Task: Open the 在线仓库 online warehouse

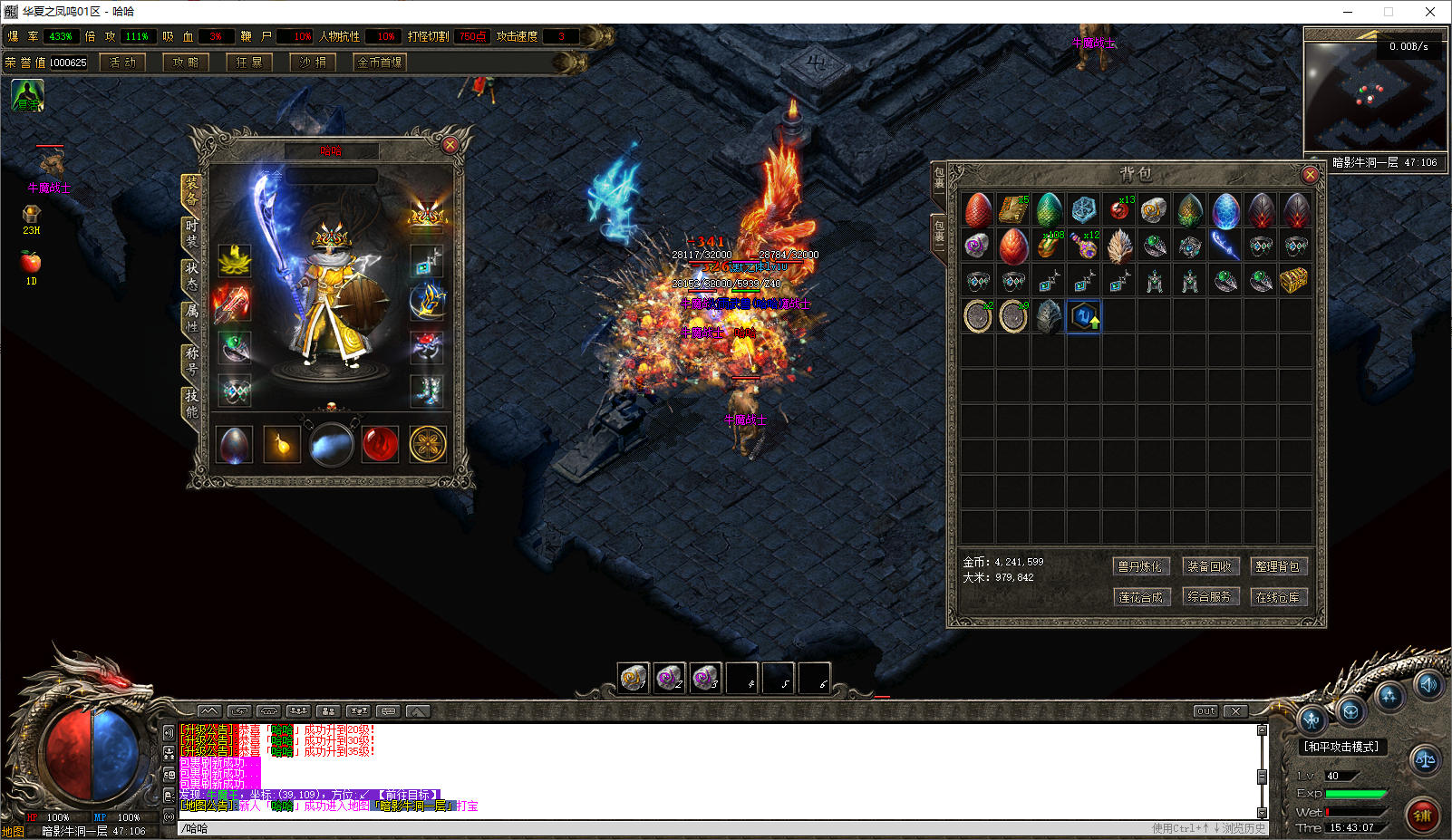Action: [x=1277, y=597]
